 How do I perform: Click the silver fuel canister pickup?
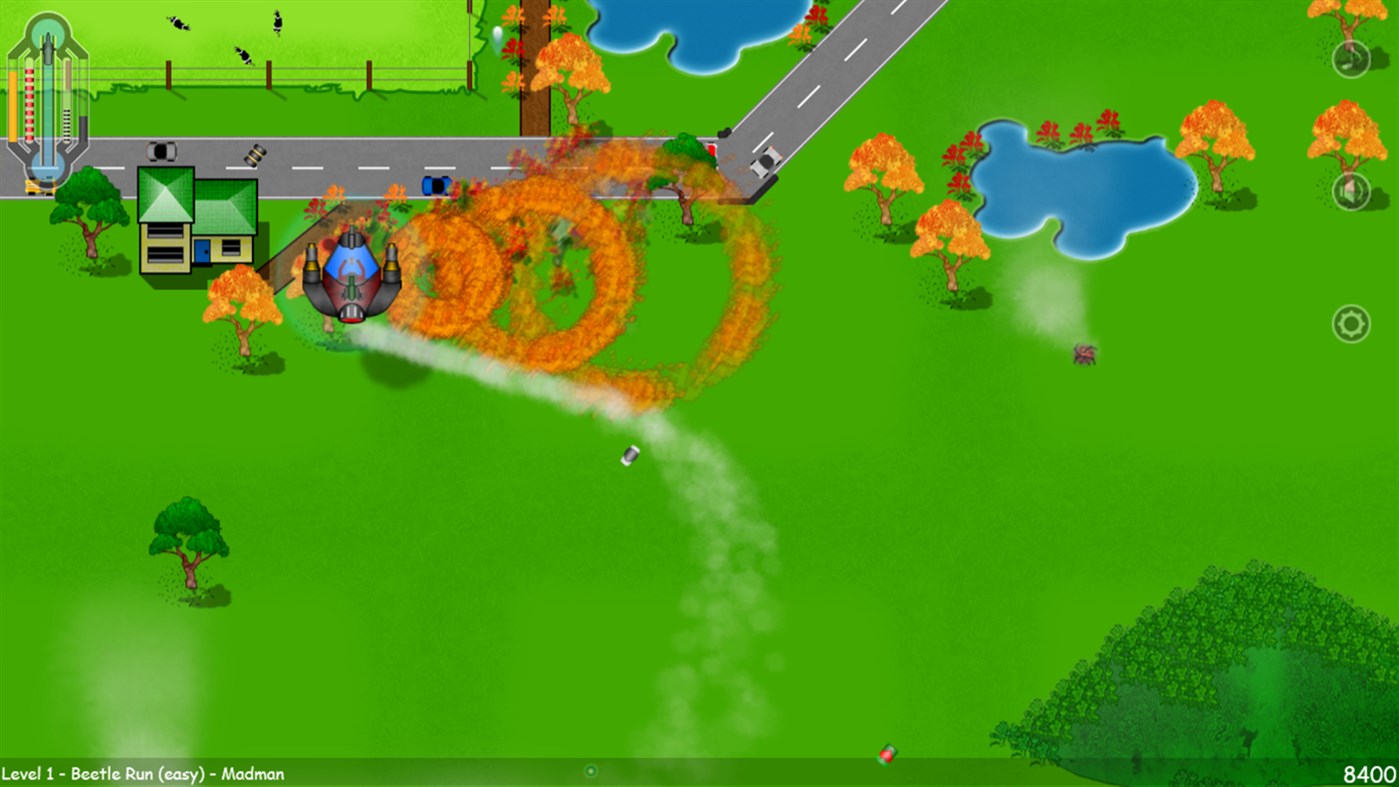(628, 456)
